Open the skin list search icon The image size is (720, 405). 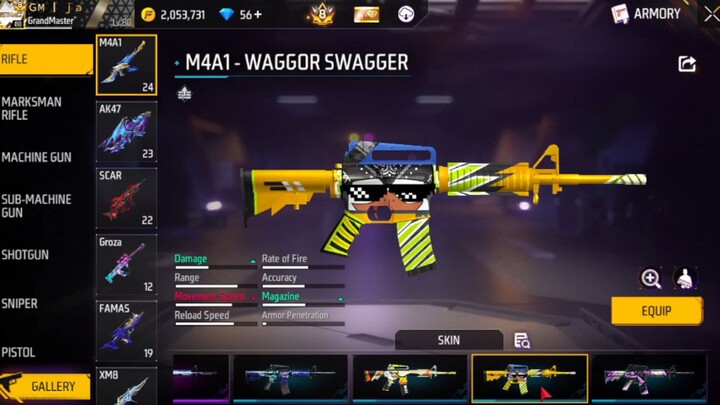click(x=522, y=340)
